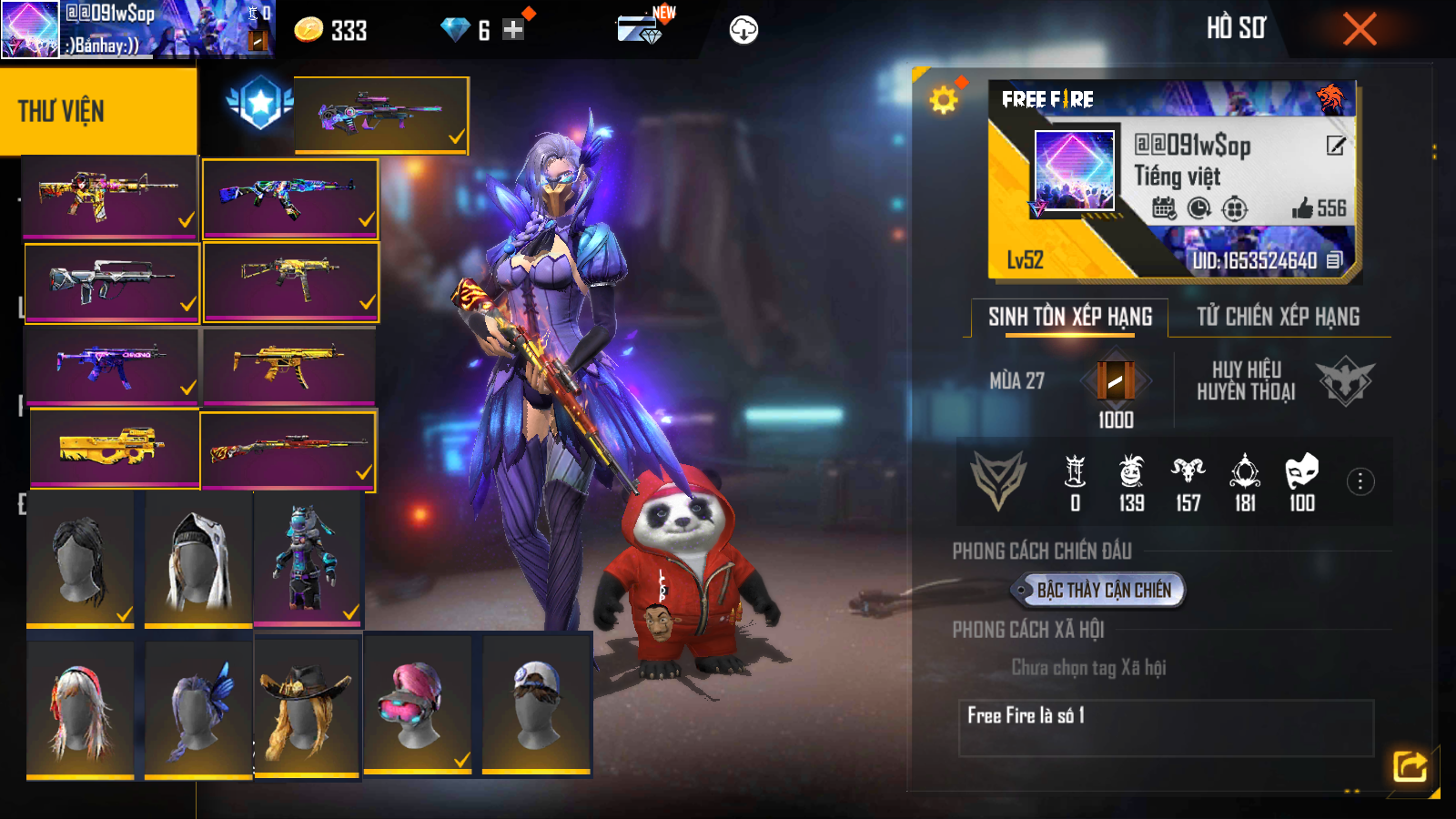Open the three-dot stats options
Viewport: 1456px width, 819px height.
click(1360, 481)
